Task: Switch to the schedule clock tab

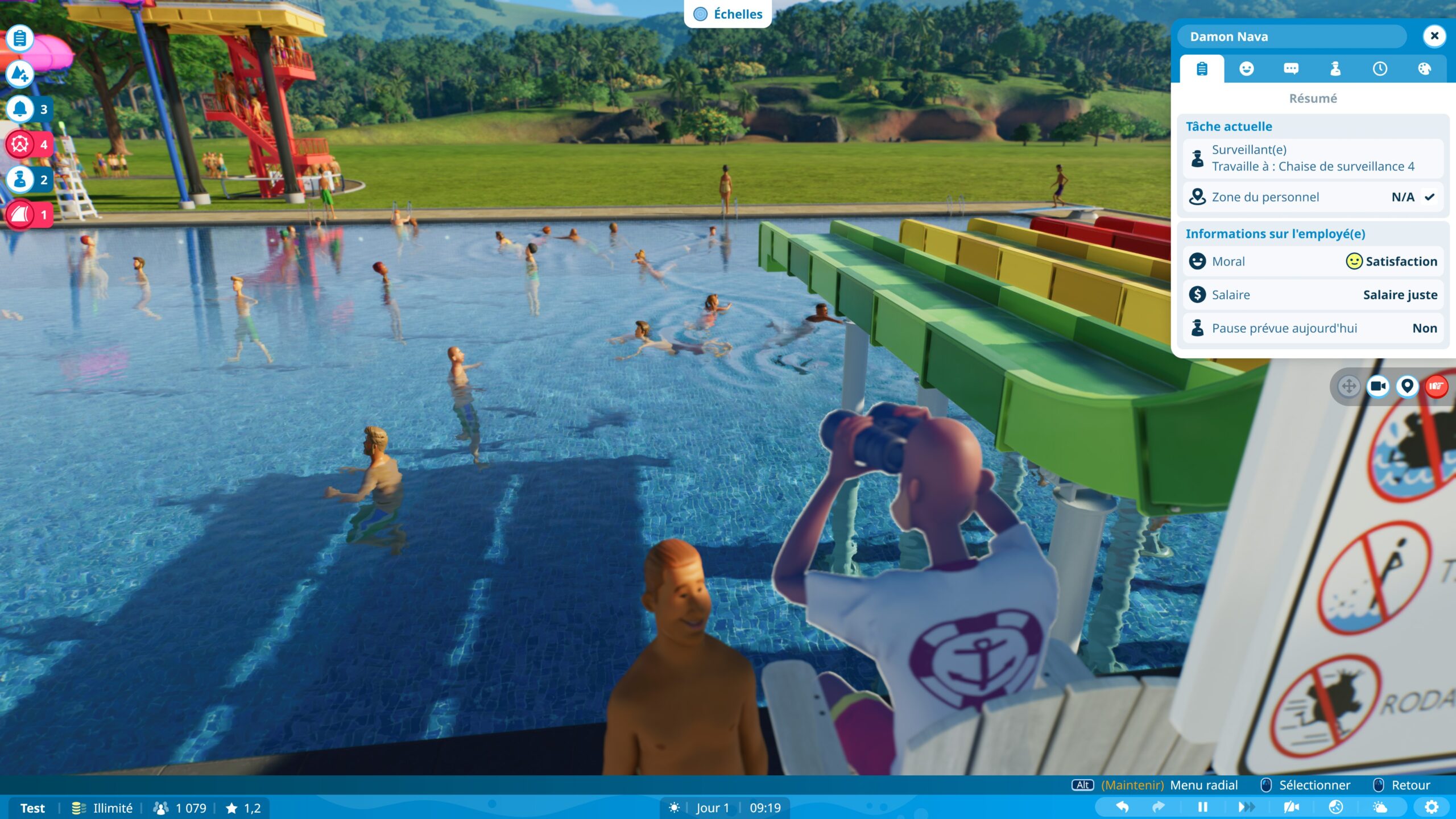Action: pos(1379,69)
